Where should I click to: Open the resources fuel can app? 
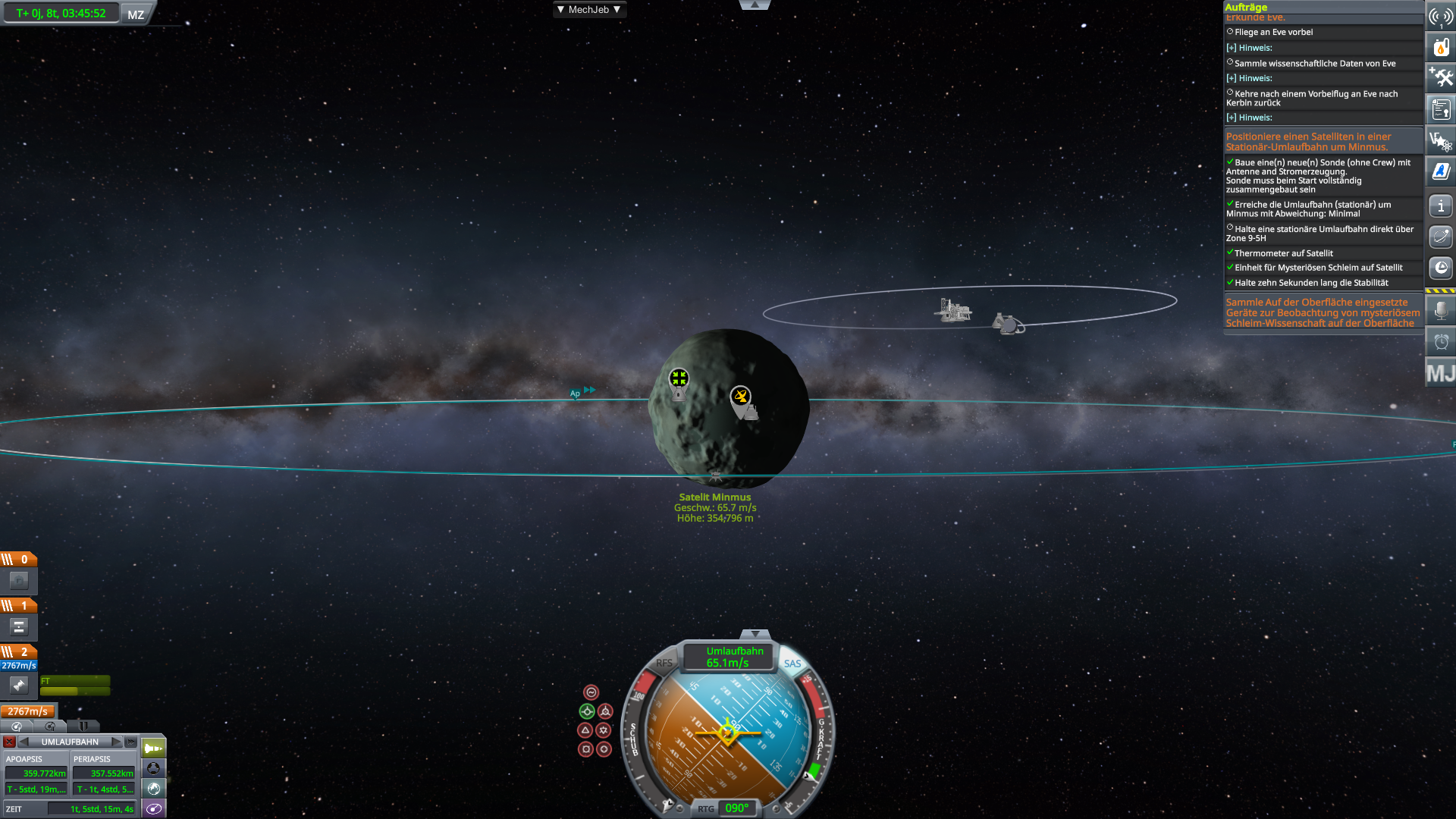pyautogui.click(x=1441, y=47)
